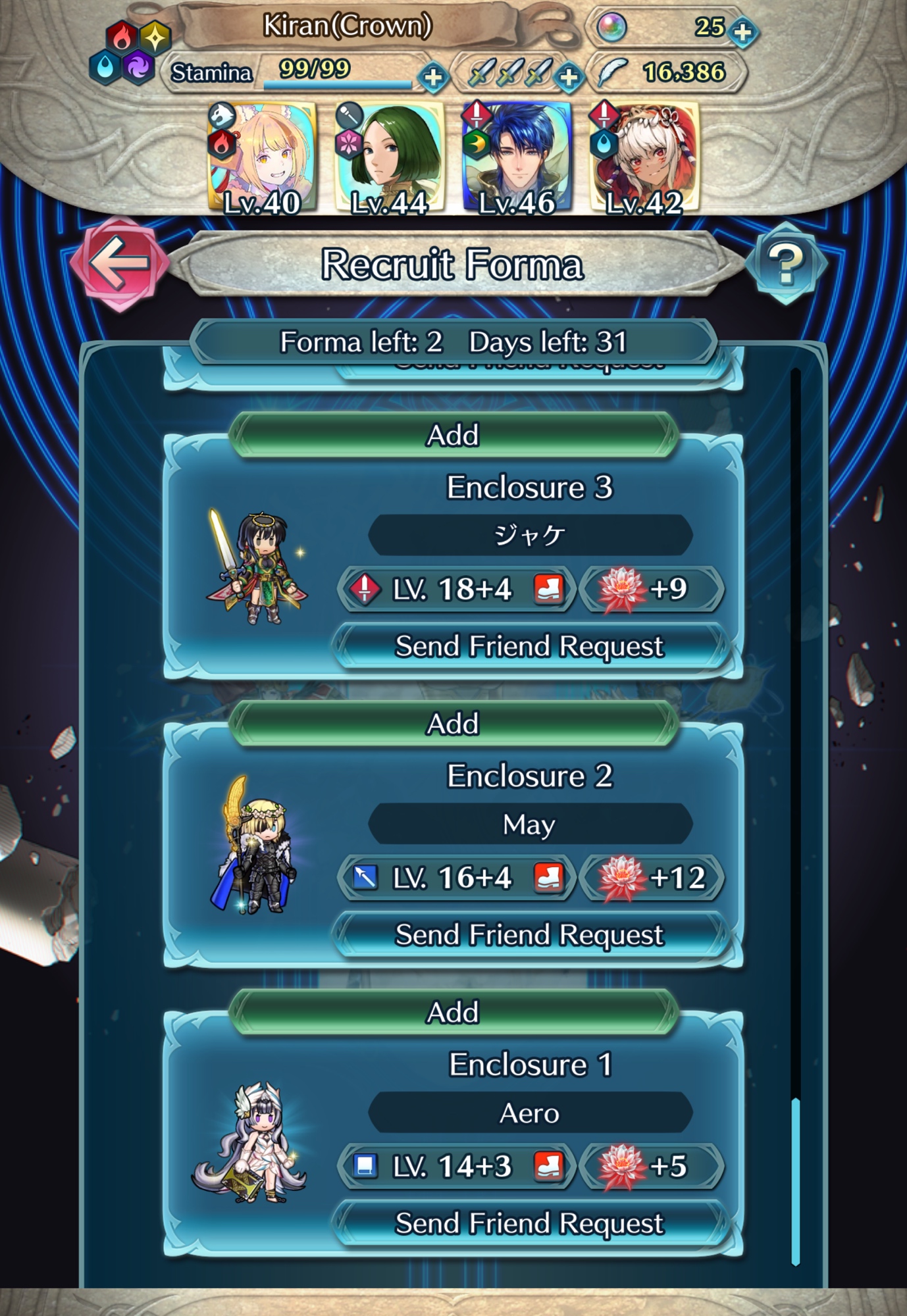The height and width of the screenshot is (1316, 907).
Task: Select the Lv.46 blue-haired hero portrait
Action: (517, 159)
